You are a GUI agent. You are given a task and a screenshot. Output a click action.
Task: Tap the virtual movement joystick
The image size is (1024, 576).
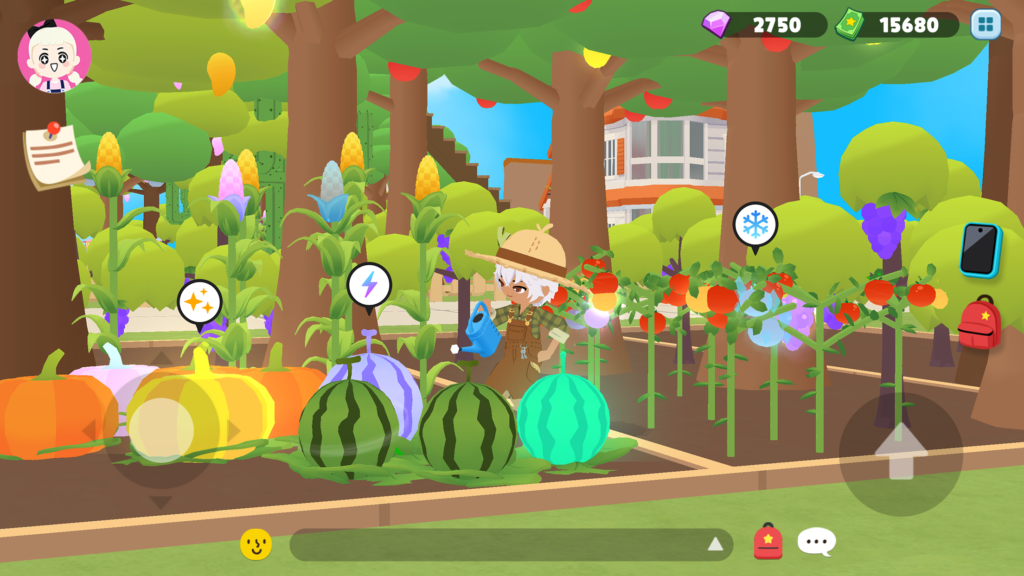point(162,430)
